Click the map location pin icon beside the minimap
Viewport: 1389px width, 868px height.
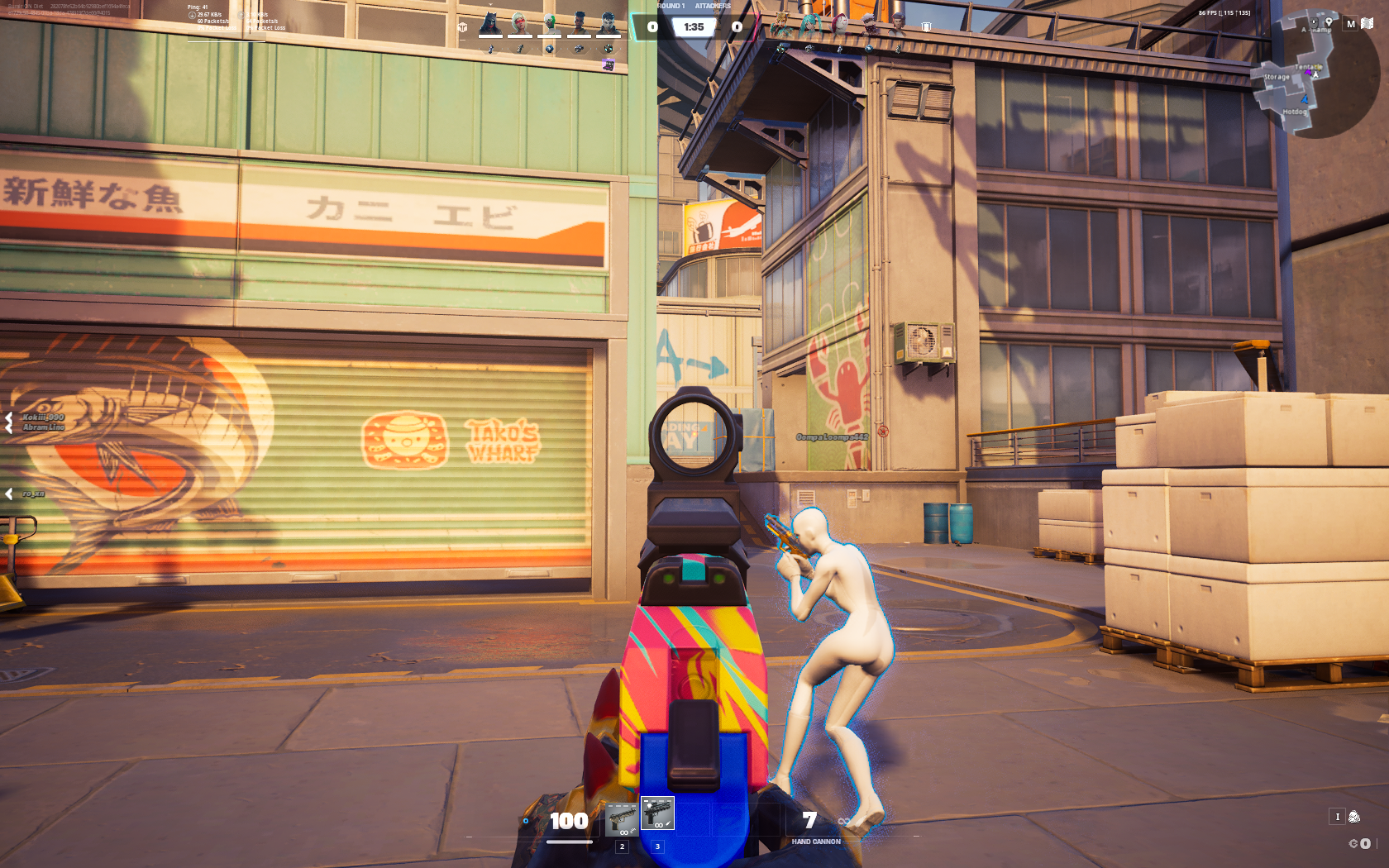point(1329,22)
